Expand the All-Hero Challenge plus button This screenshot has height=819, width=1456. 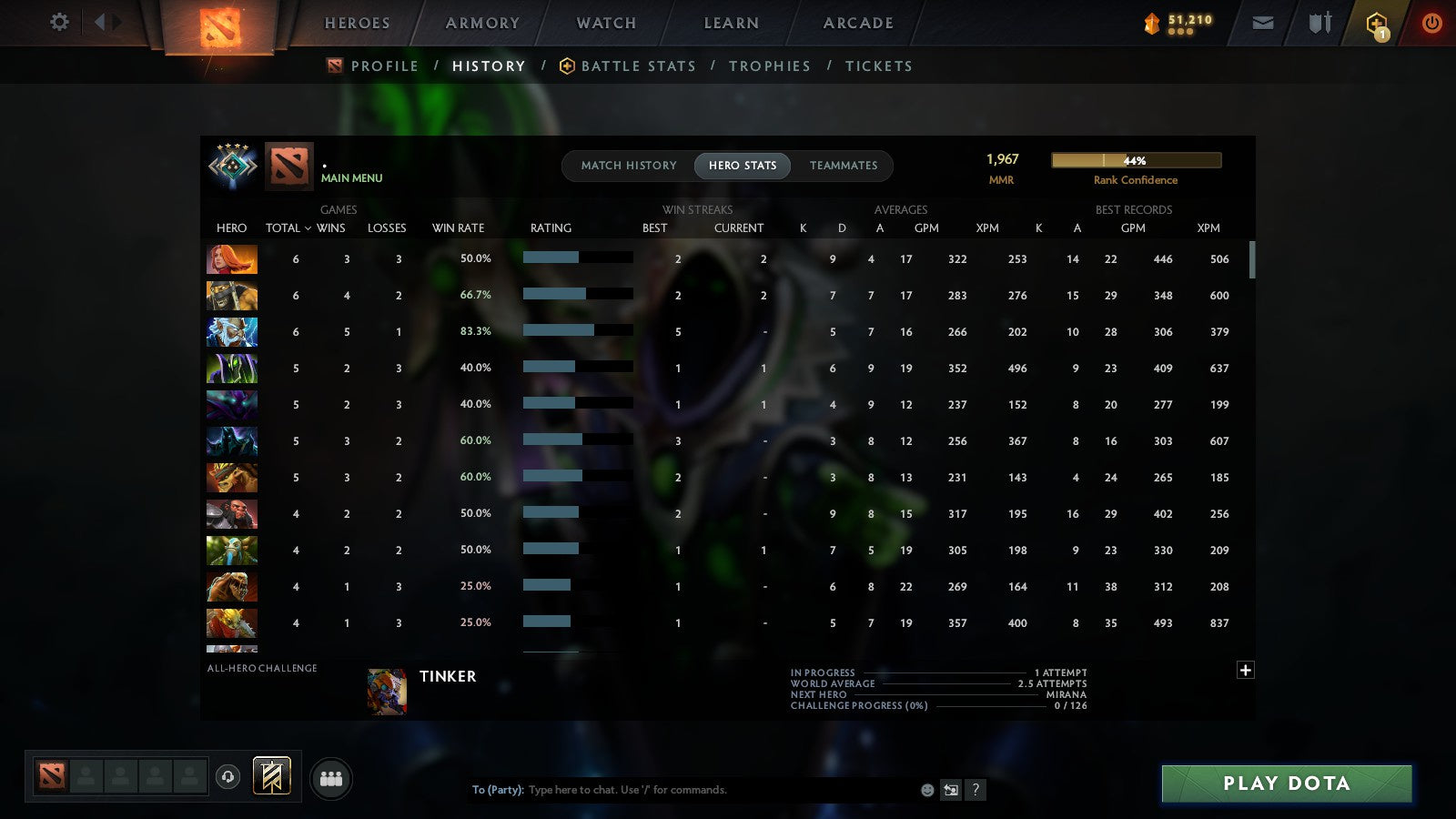[x=1246, y=670]
